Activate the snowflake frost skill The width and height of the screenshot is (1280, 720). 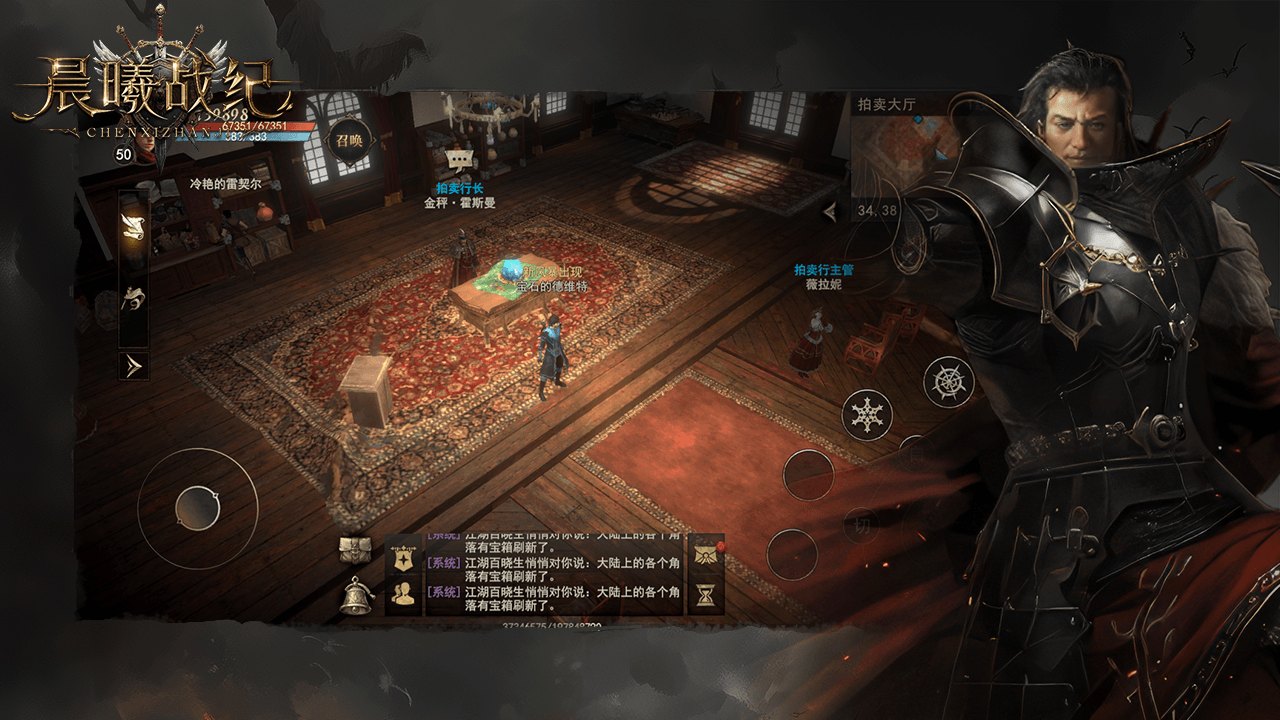click(x=867, y=414)
